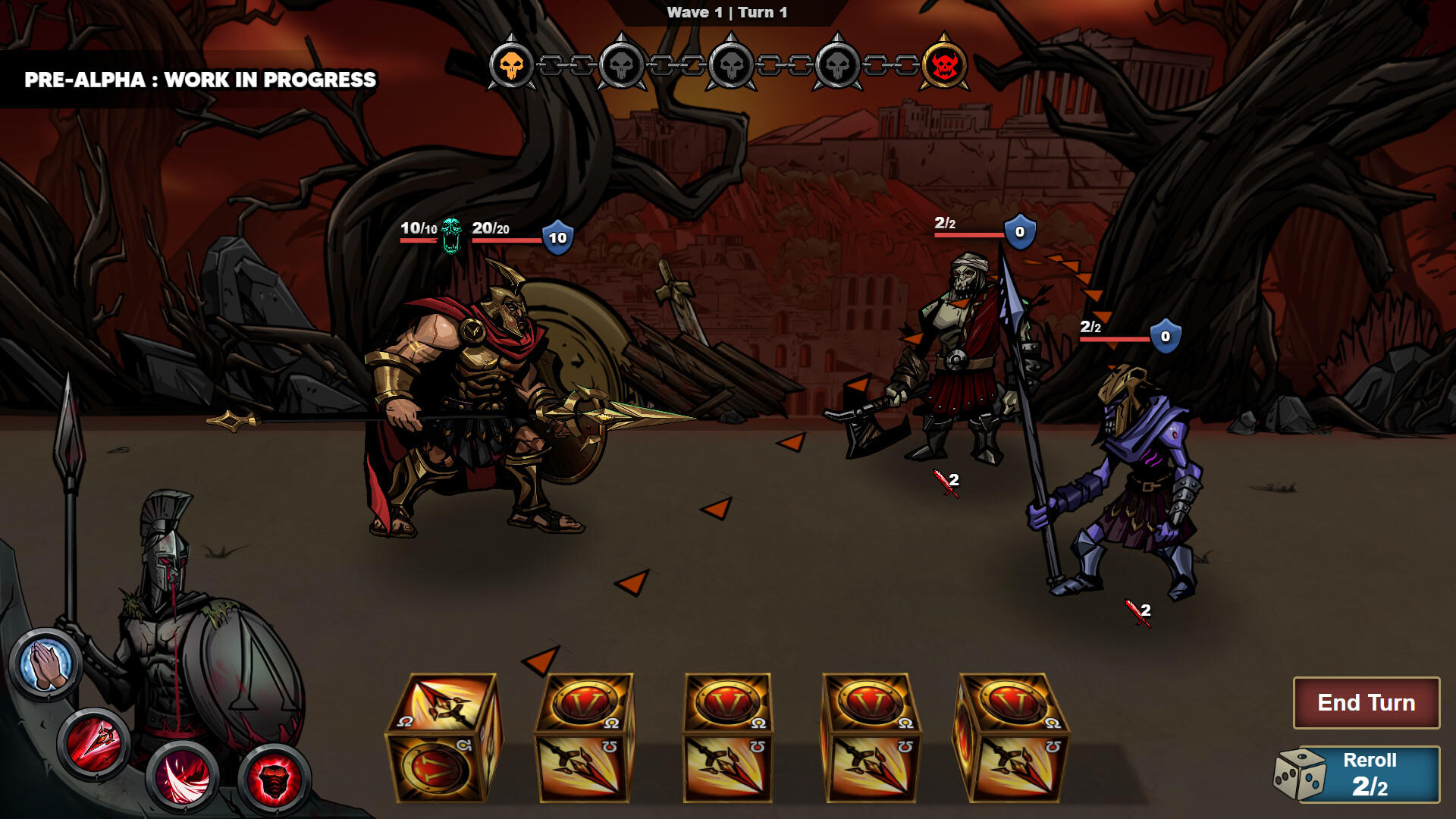The image size is (1456, 819).
Task: Click the Wave 1 Turn 1 header banner
Action: coord(726,11)
